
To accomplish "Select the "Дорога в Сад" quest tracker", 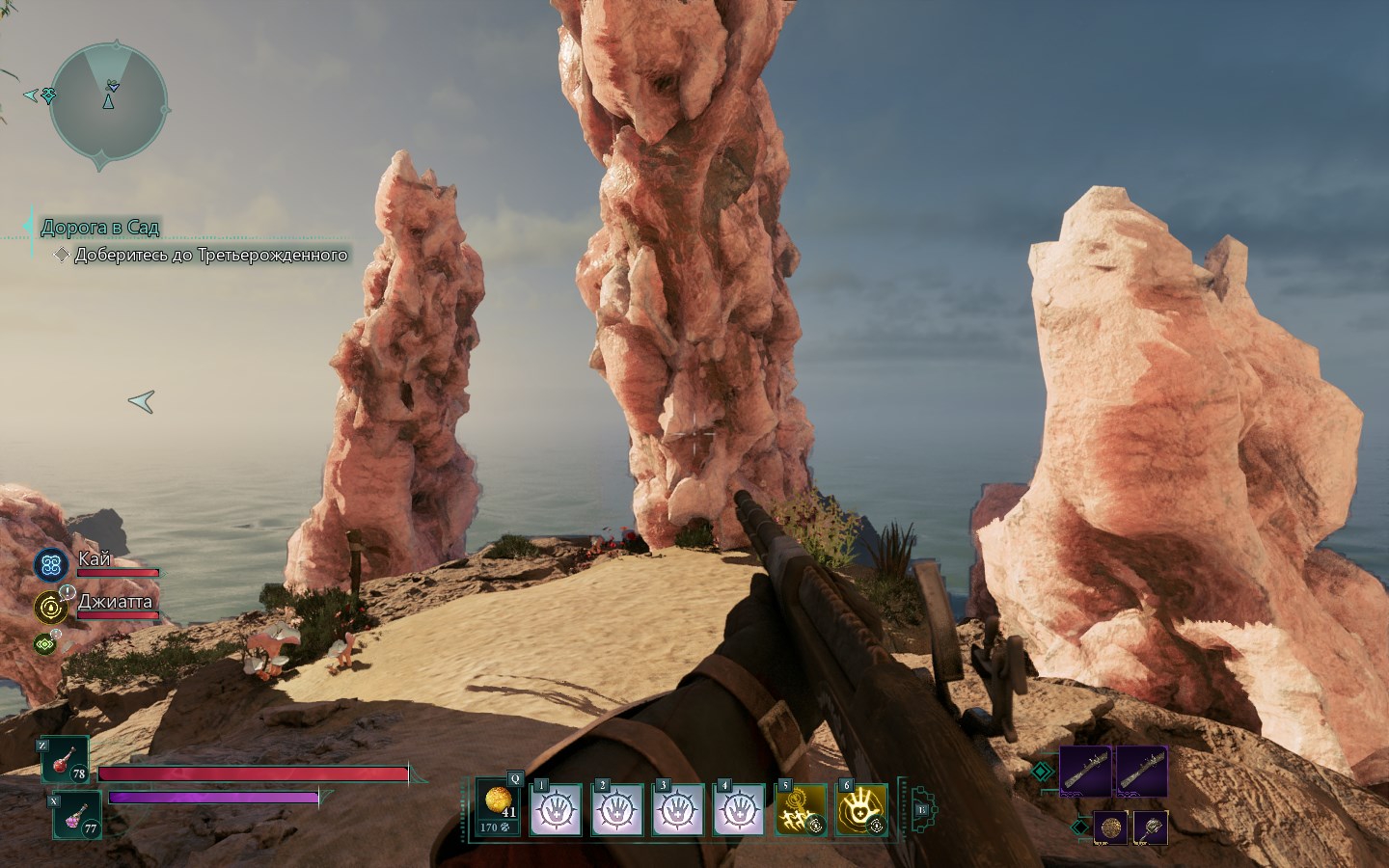I will pyautogui.click(x=100, y=228).
